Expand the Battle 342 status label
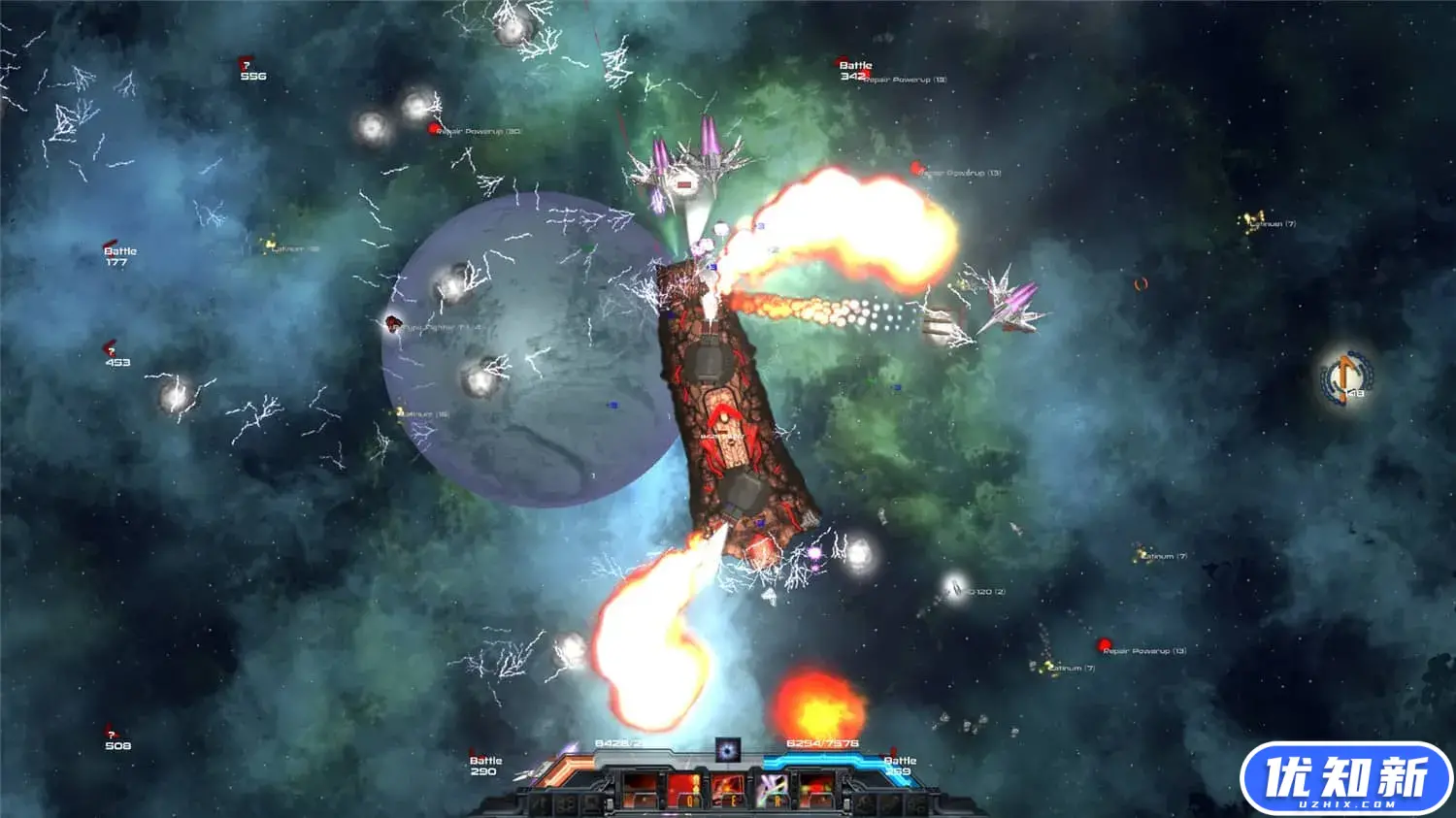This screenshot has height=818, width=1456. (x=854, y=68)
